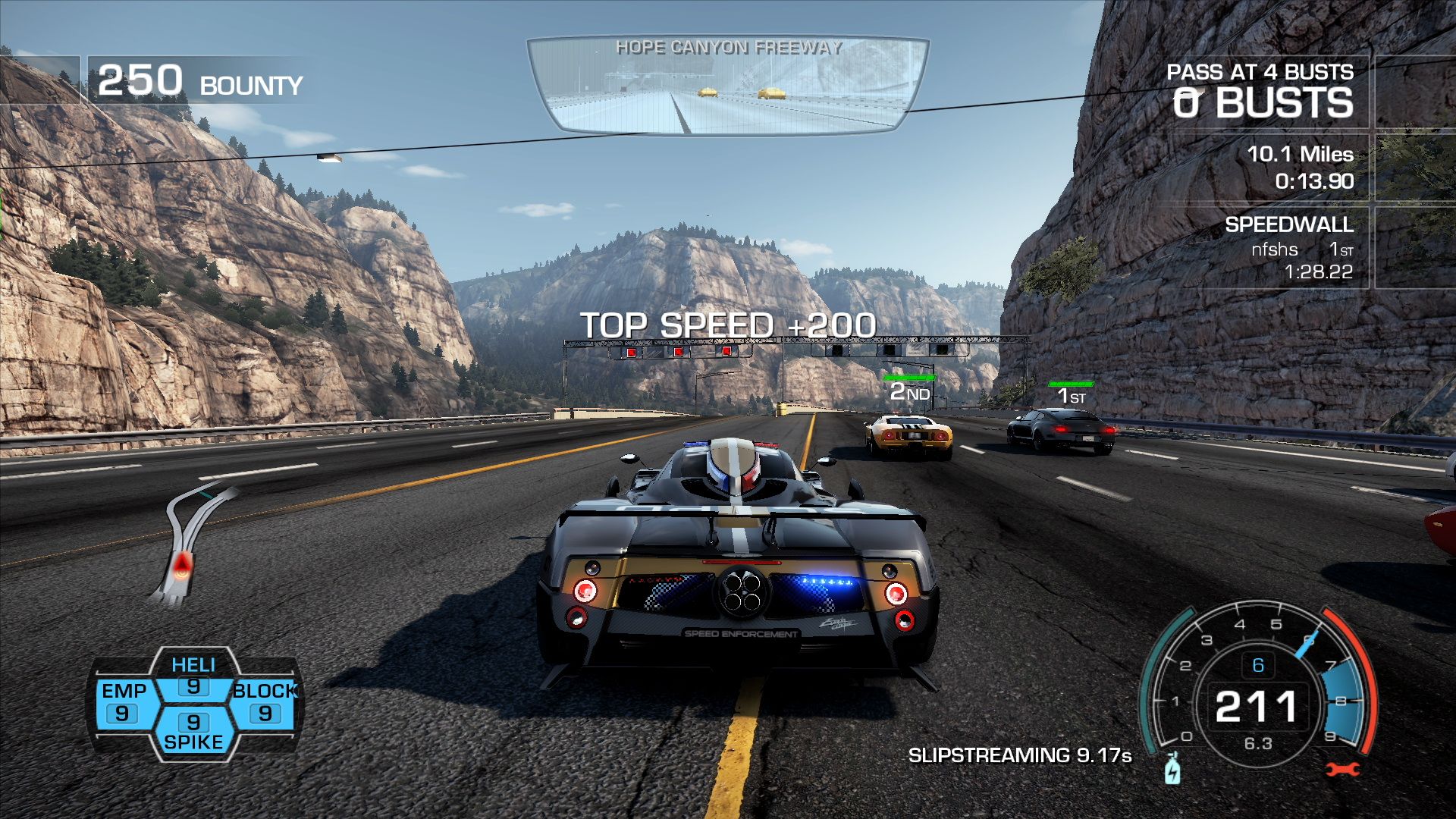Select the rear-view mirror display
This screenshot has width=1456, height=819.
point(728,86)
